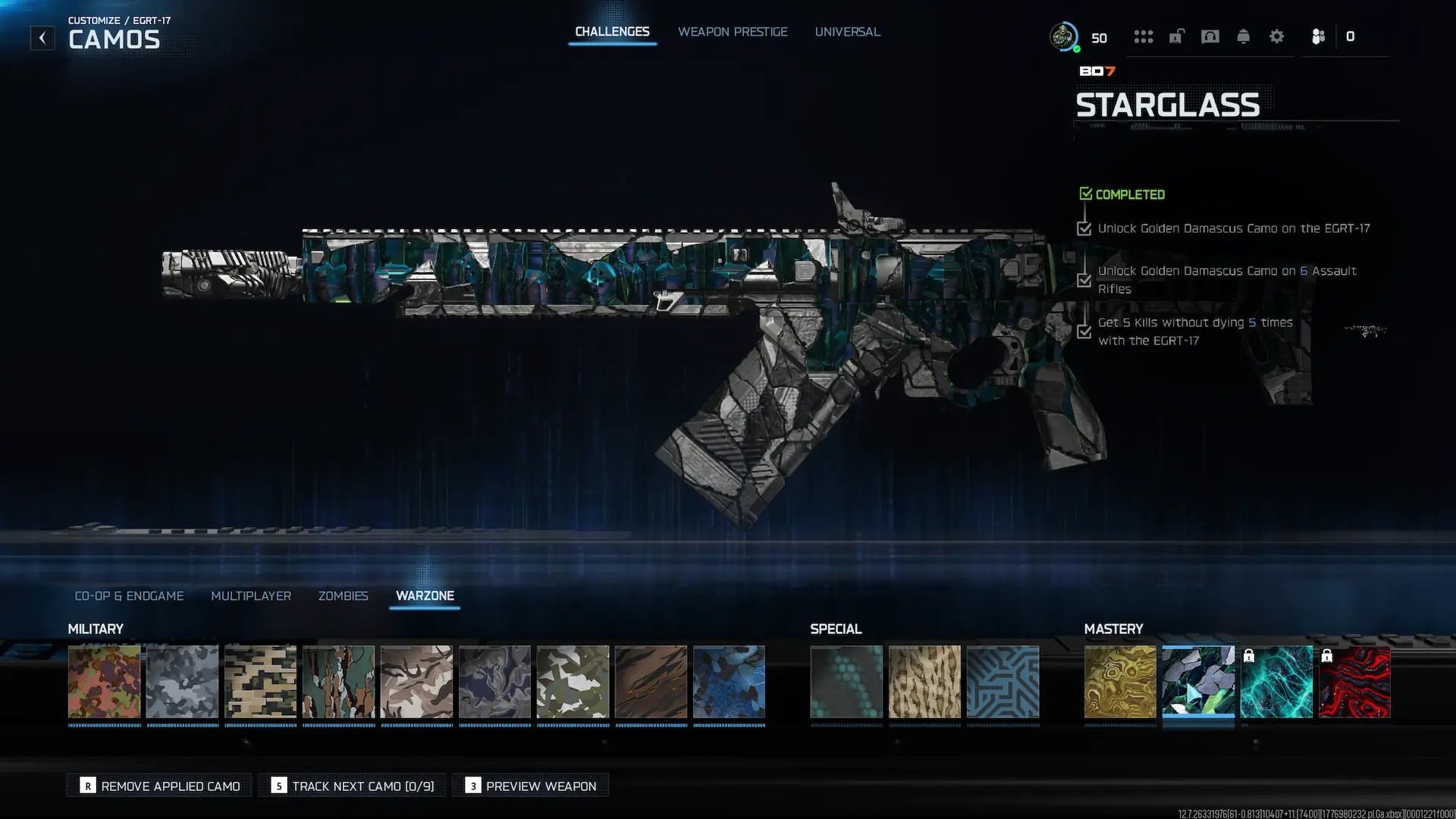Select the Challenges tab
The width and height of the screenshot is (1456, 819).
[x=612, y=32]
